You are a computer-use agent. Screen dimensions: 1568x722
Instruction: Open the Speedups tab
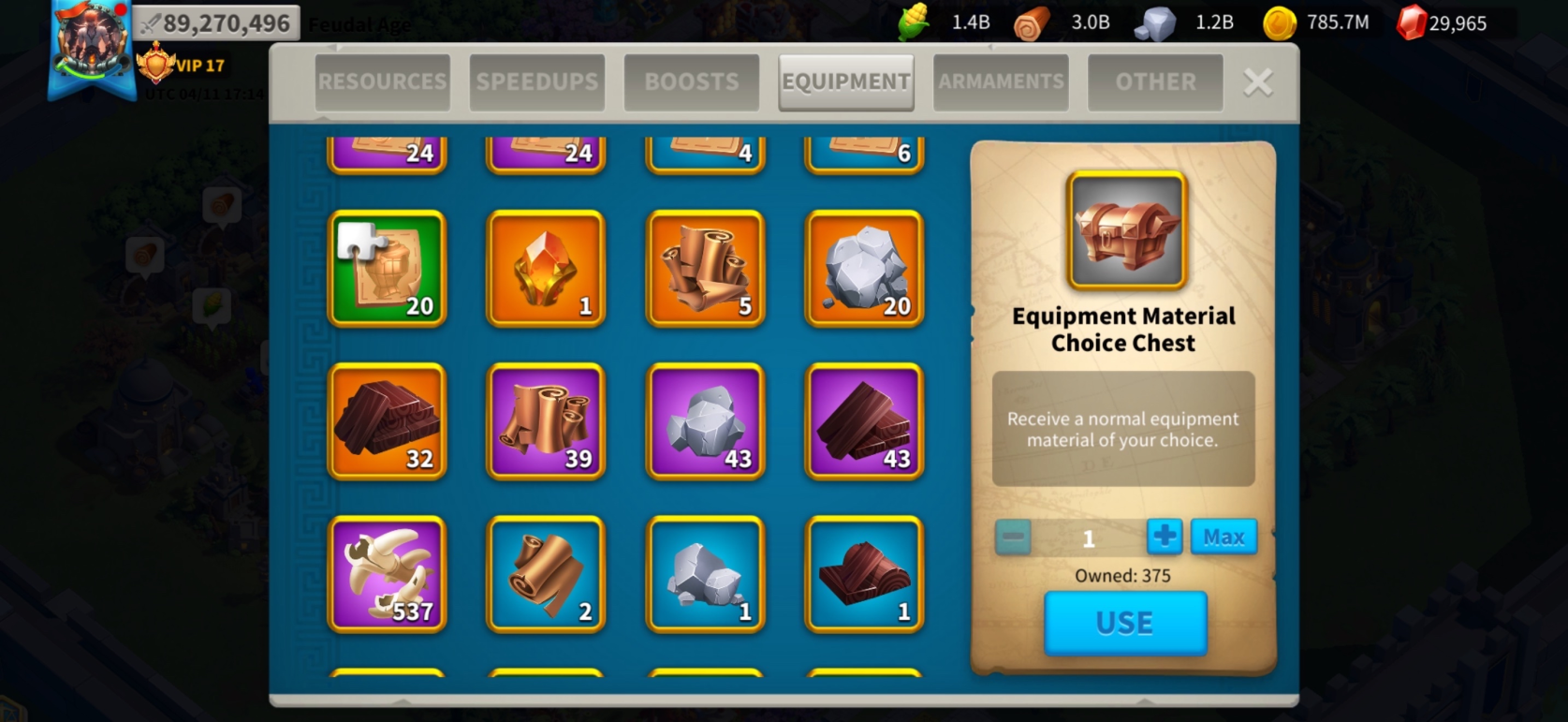[x=536, y=82]
